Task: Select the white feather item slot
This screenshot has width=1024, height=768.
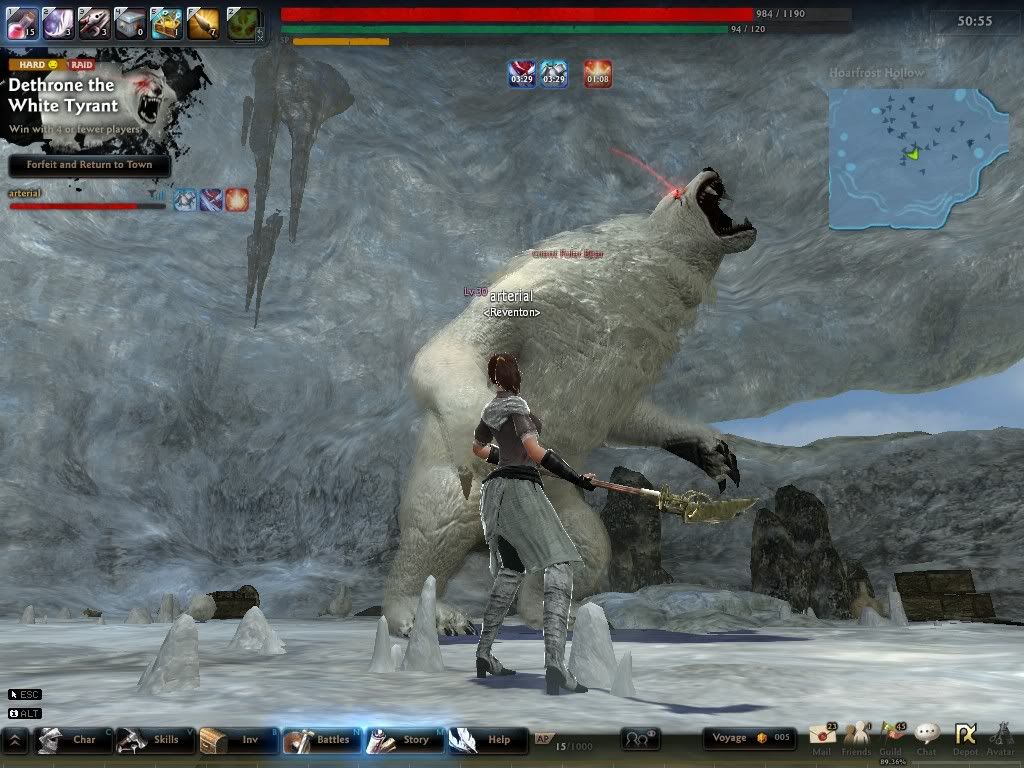Action: pyautogui.click(x=59, y=23)
